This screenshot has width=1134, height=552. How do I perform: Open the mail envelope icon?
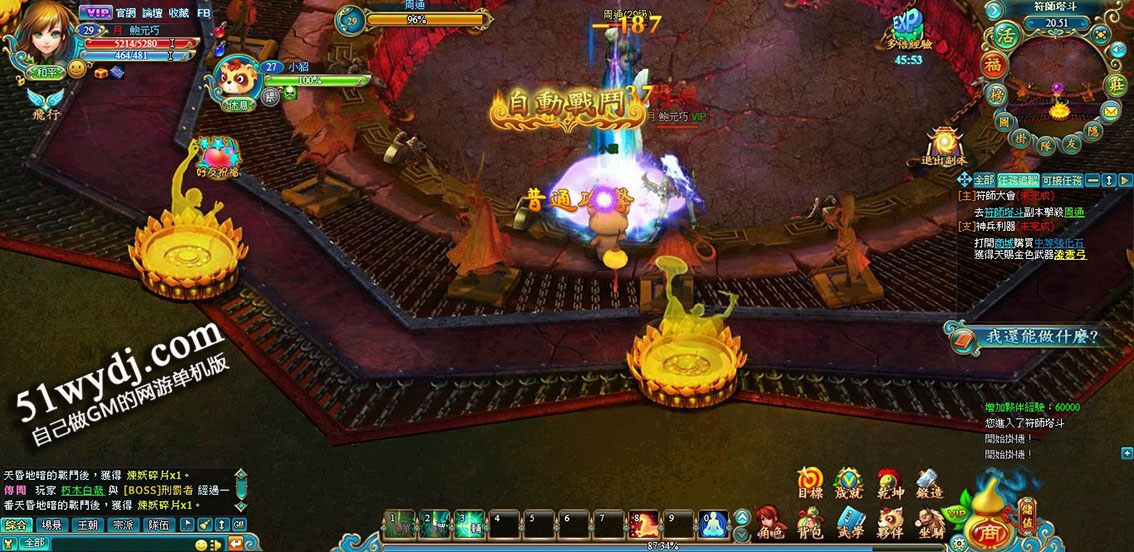click(1112, 110)
